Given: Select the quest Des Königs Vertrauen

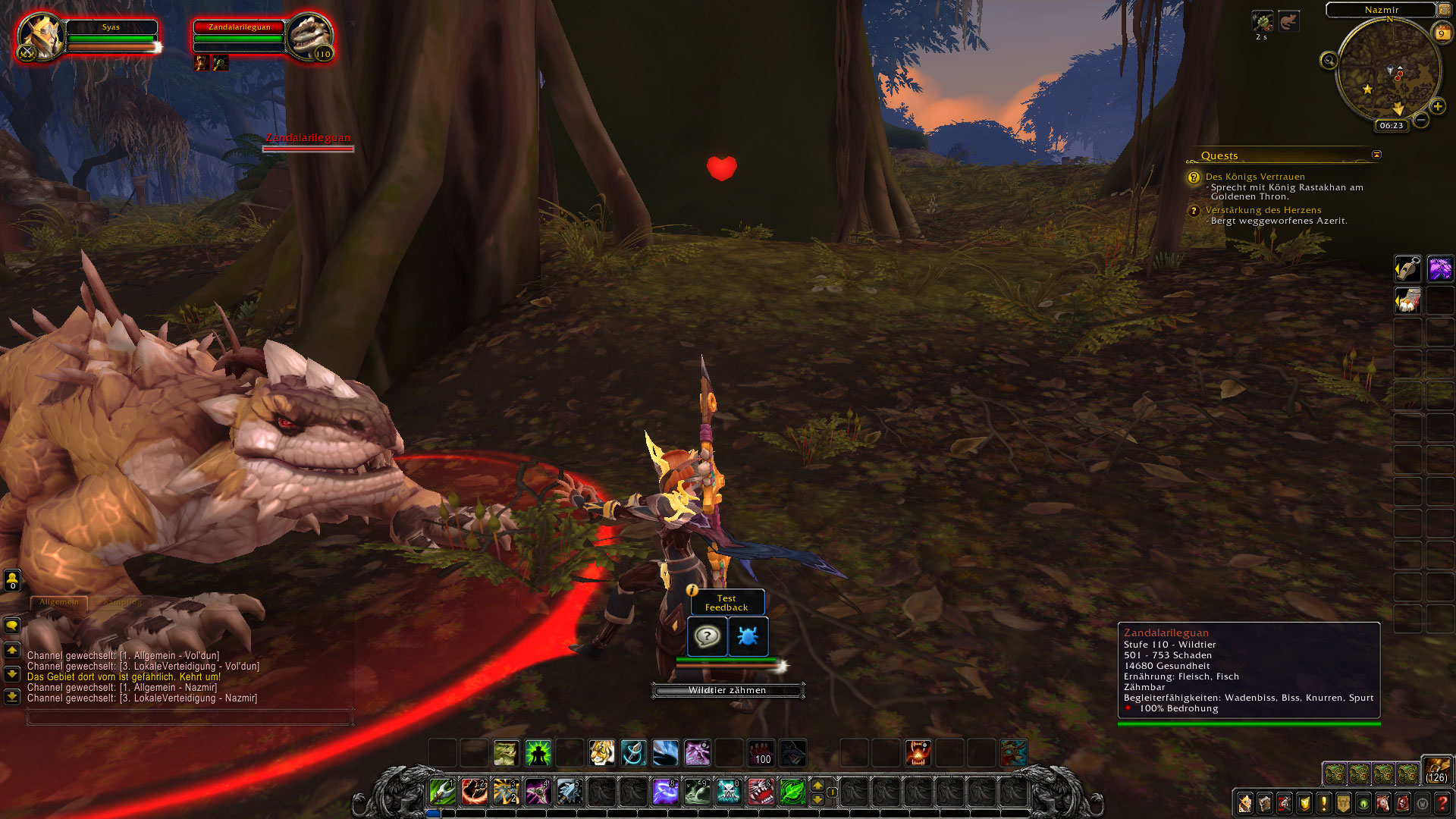Looking at the screenshot, I should (x=1255, y=177).
